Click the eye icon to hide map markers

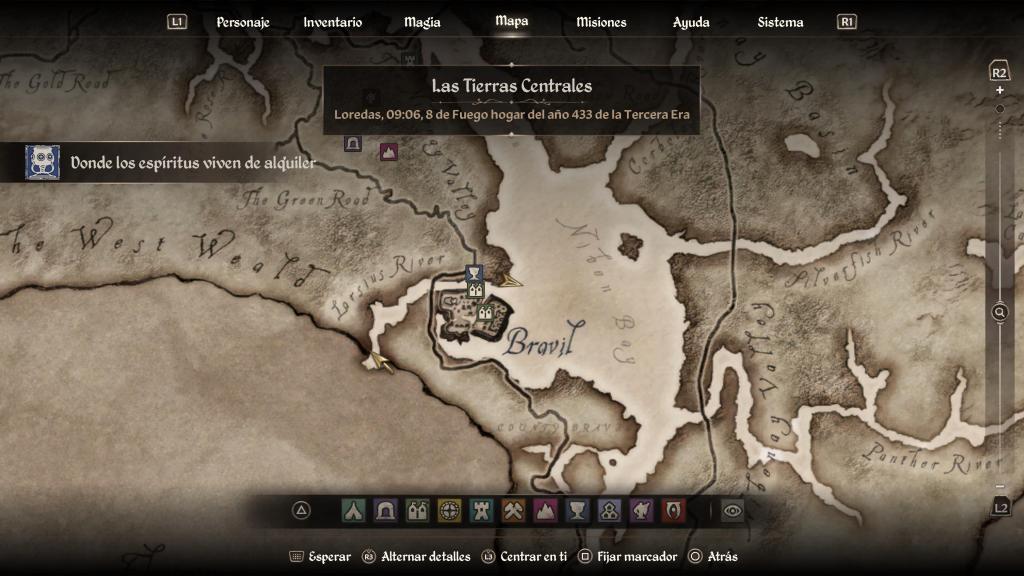(733, 511)
